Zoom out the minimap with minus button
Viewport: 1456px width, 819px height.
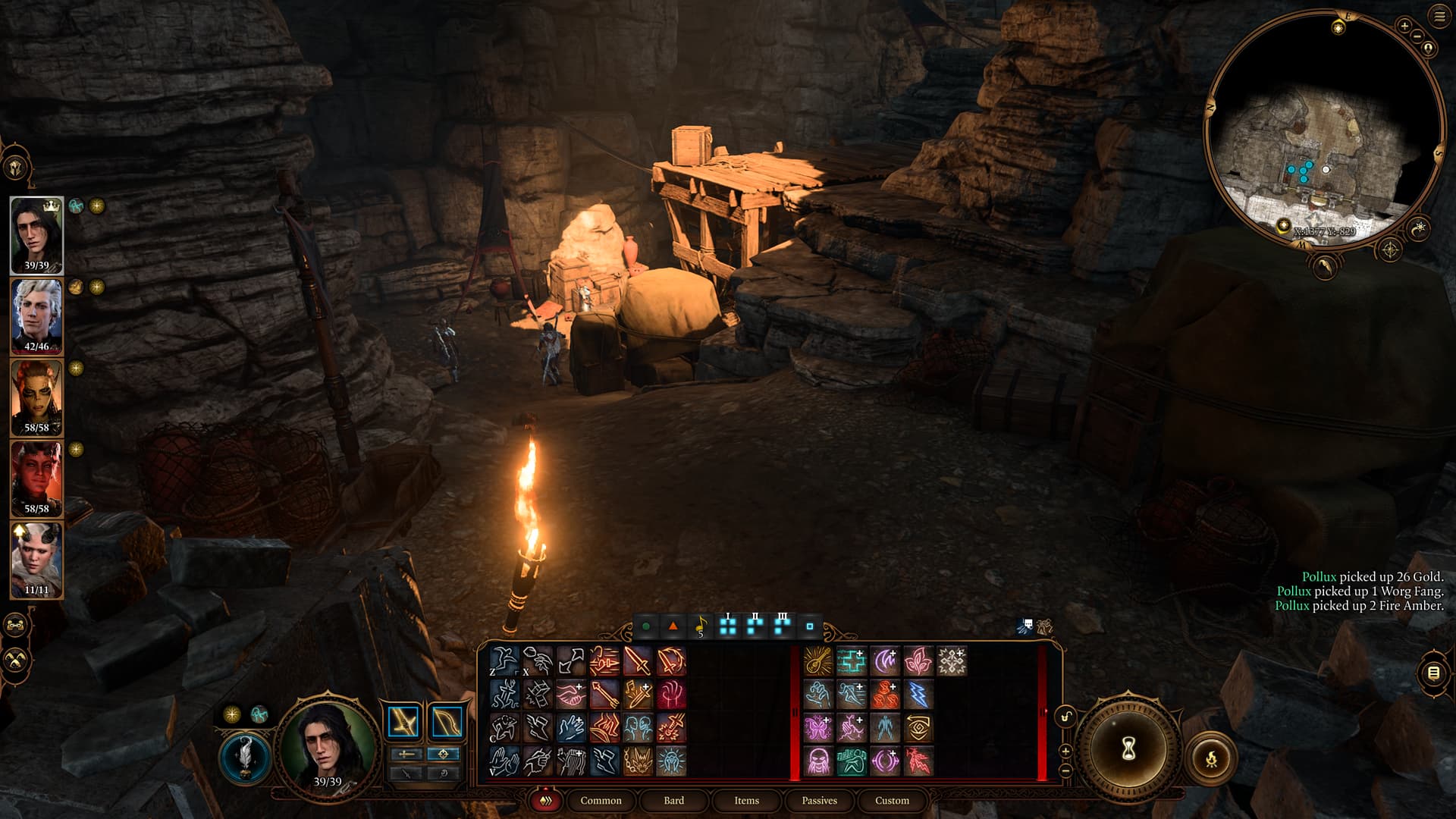click(x=1417, y=36)
